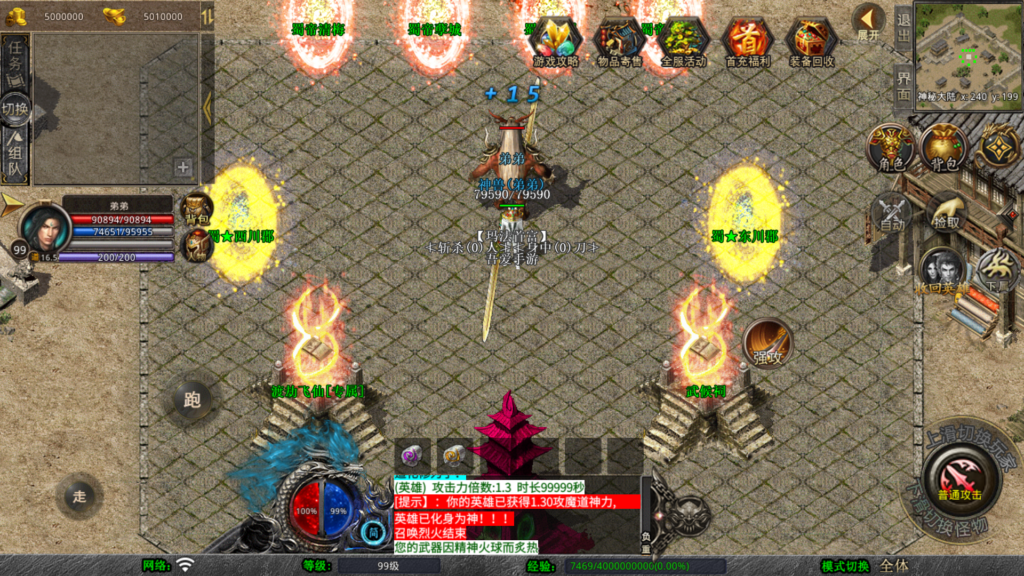Click the 切换 switch button
This screenshot has height=576, width=1024.
[16, 108]
